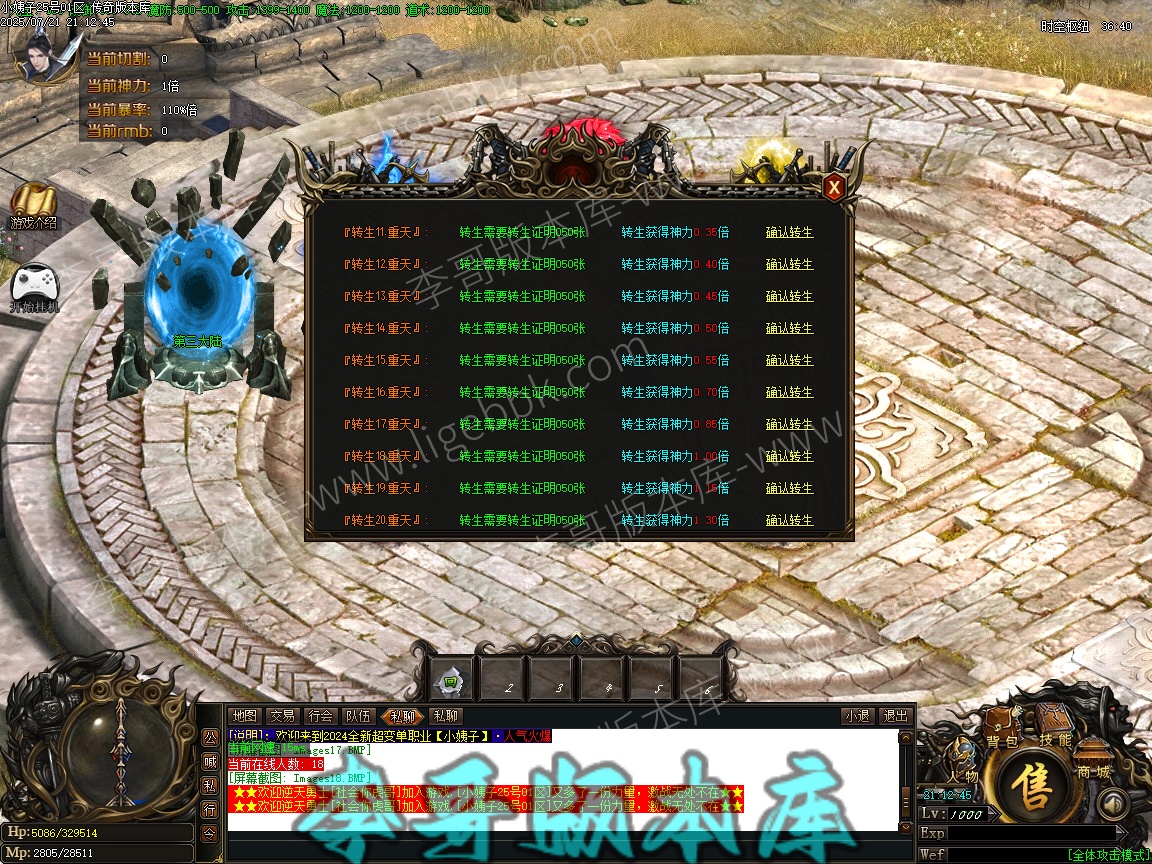Confirm rebirth for 转生13重天
This screenshot has width=1152, height=864.
click(789, 296)
